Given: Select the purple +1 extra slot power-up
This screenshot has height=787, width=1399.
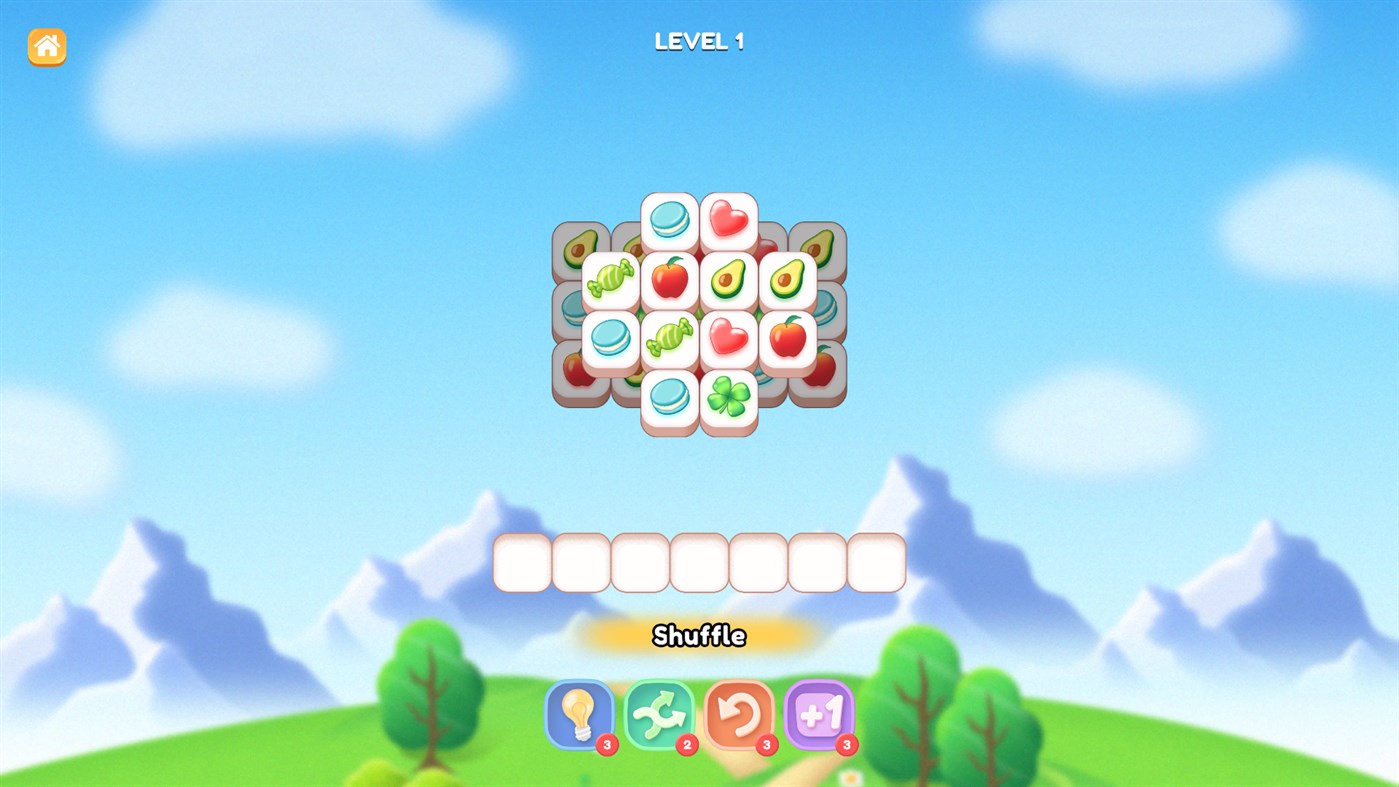Looking at the screenshot, I should pos(819,715).
